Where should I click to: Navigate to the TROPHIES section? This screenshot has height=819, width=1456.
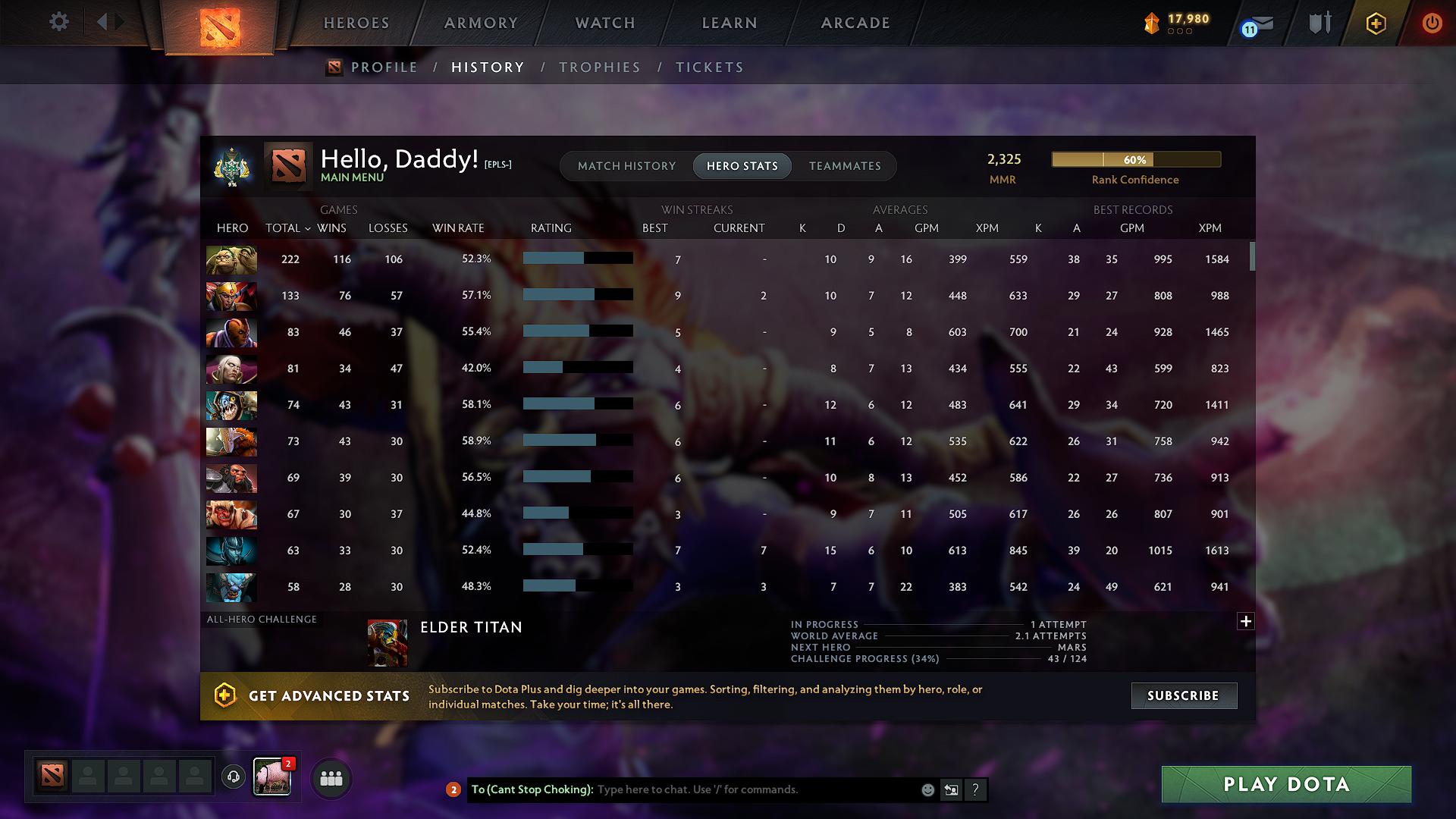(600, 67)
